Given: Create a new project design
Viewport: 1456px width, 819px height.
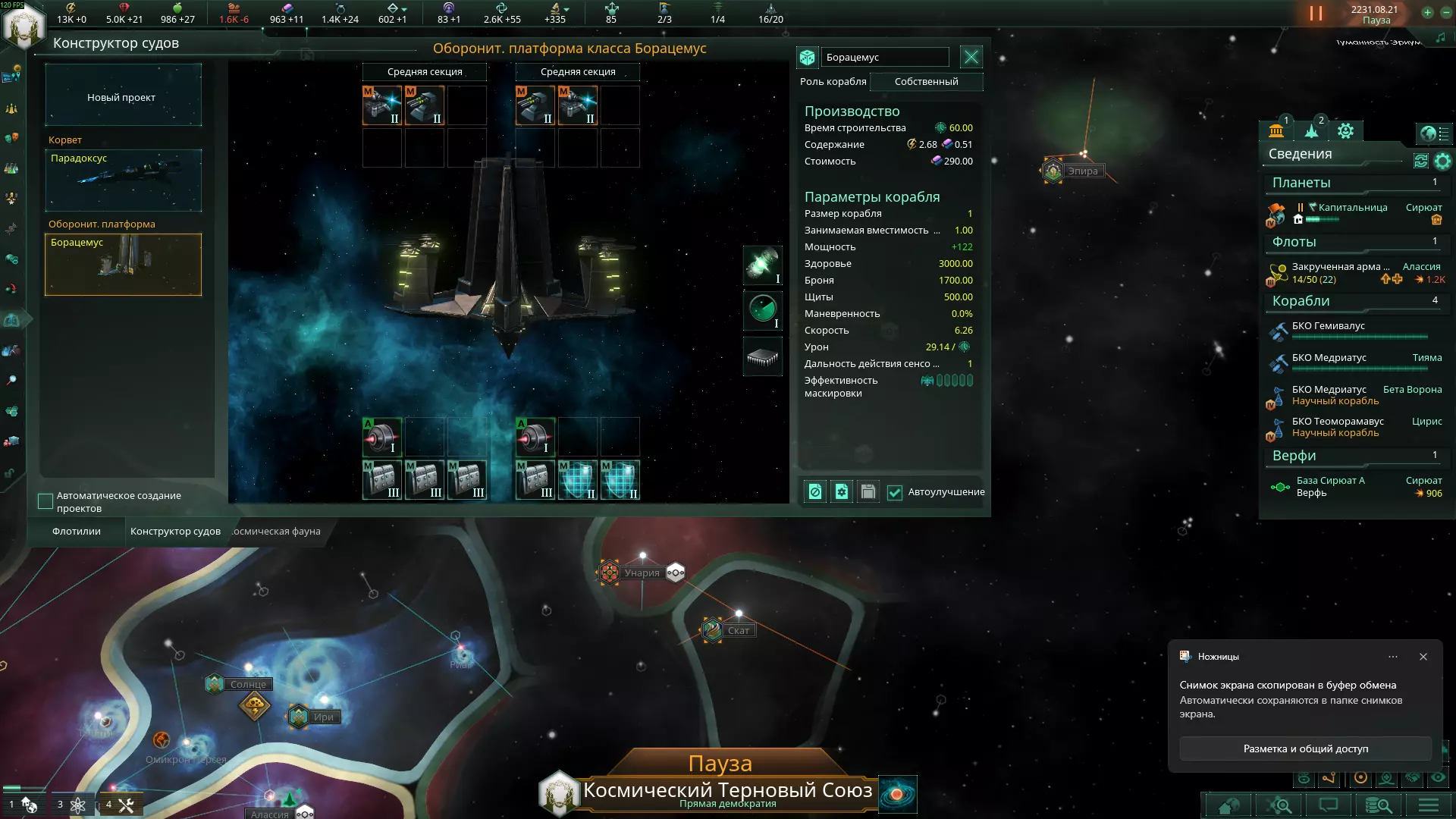Looking at the screenshot, I should point(123,96).
